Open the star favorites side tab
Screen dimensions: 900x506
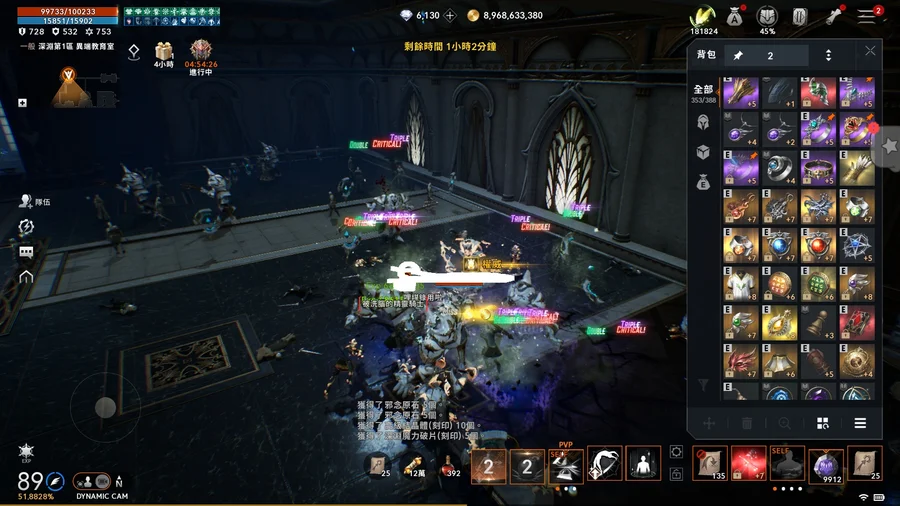click(889, 146)
